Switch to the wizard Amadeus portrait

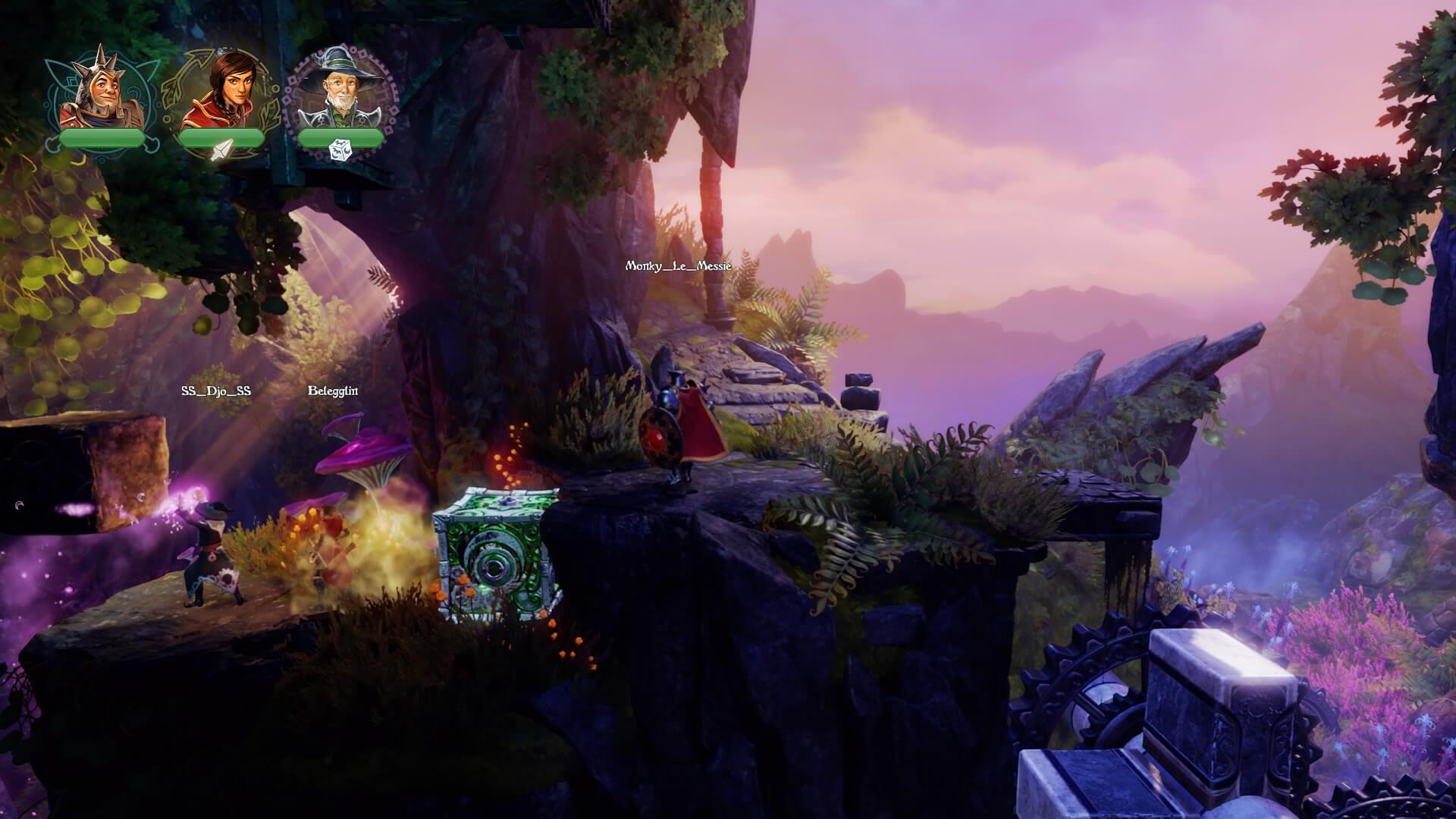point(340,93)
